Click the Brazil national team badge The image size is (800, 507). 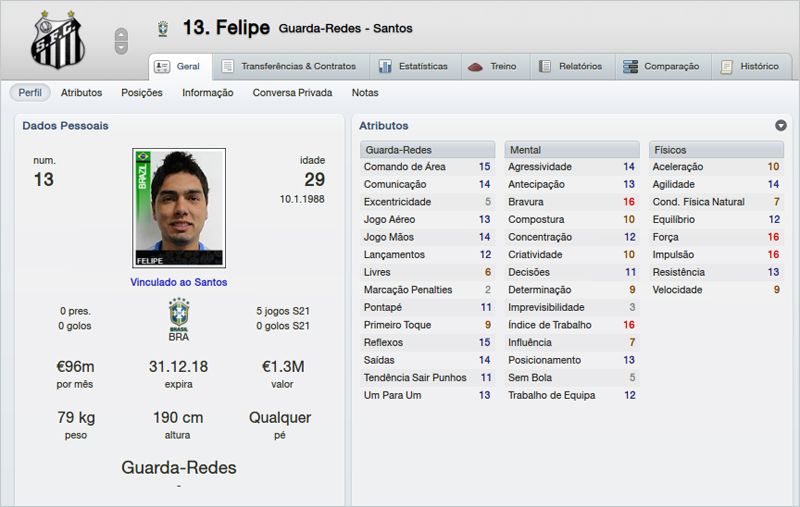(179, 314)
